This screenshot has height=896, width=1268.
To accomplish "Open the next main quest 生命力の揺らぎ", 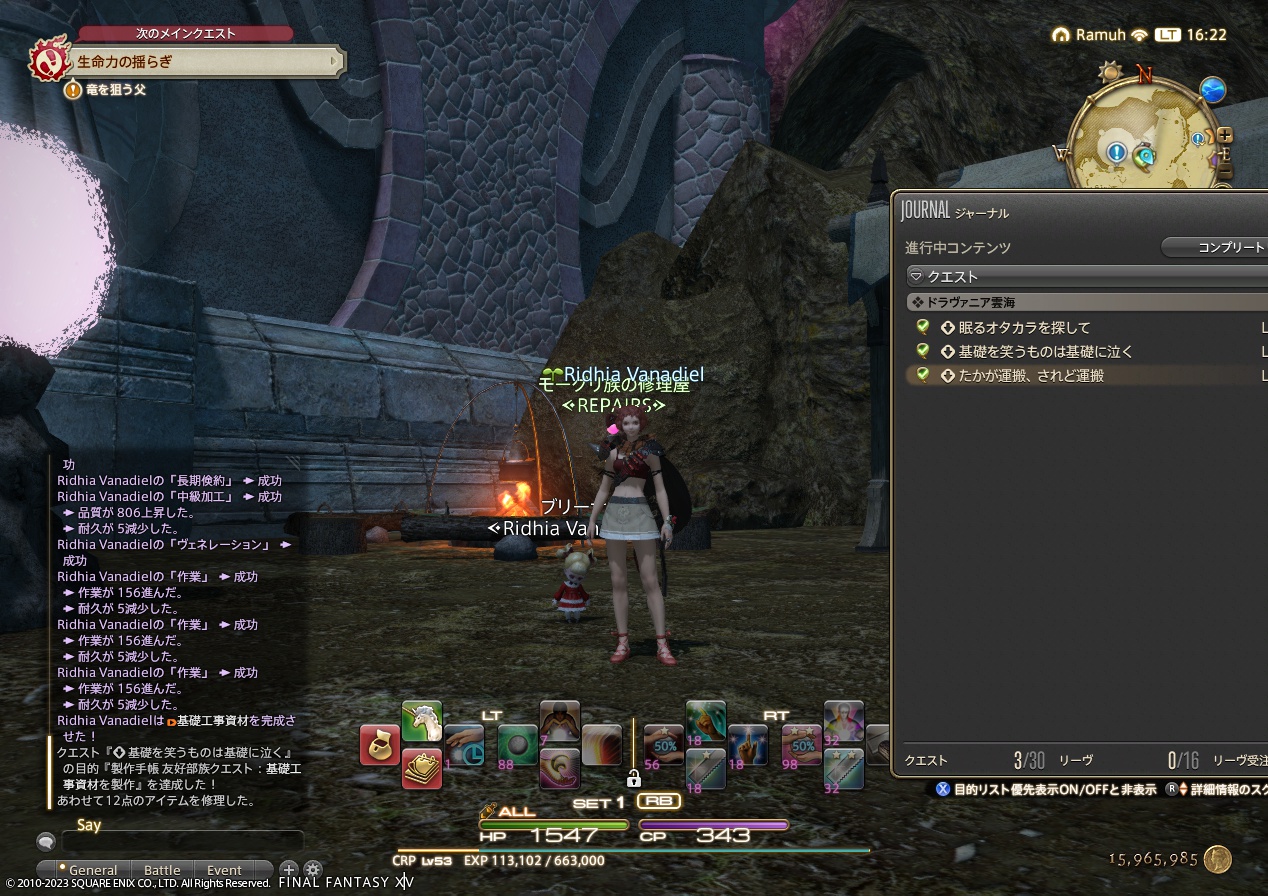I will (200, 62).
